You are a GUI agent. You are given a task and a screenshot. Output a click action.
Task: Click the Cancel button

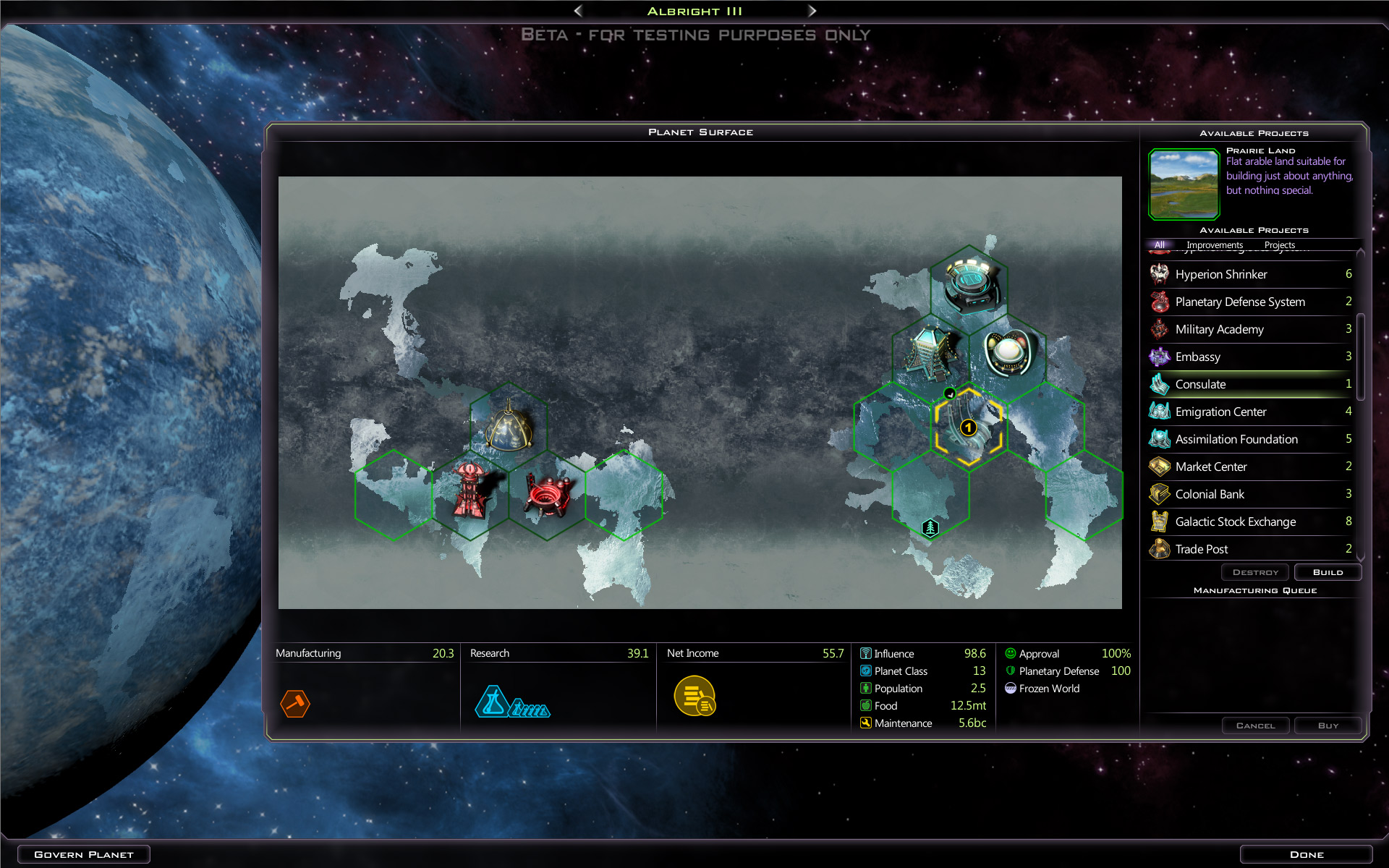[x=1255, y=726]
